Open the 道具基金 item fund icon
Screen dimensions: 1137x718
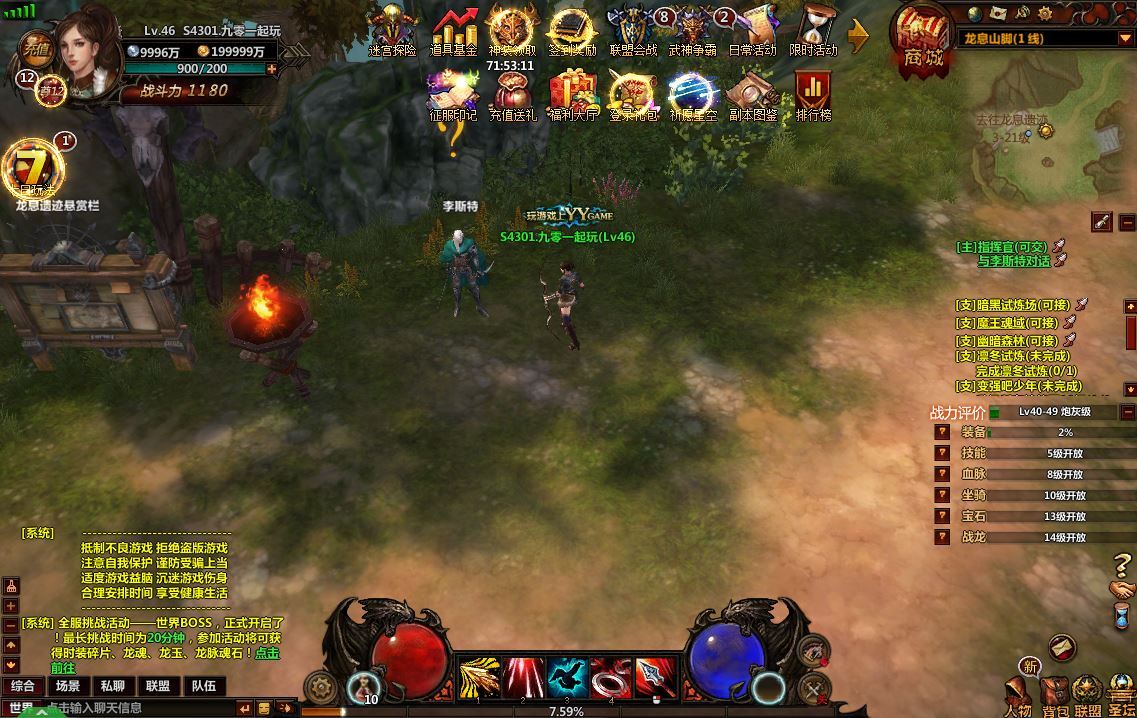[453, 30]
